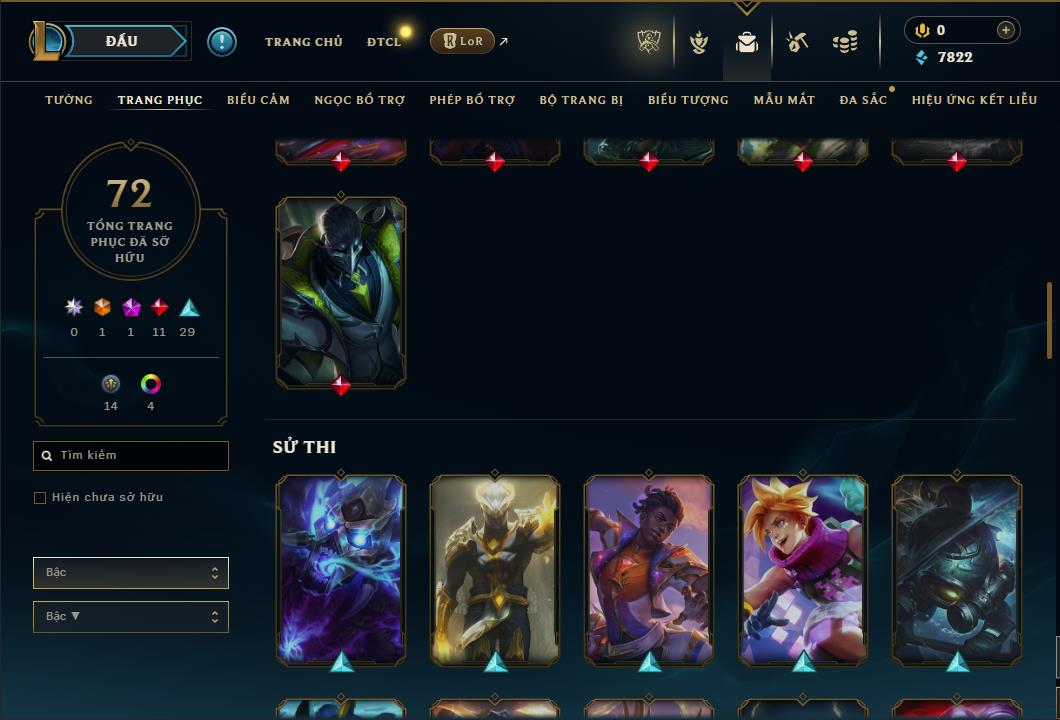Select the crow-masked suit skin card
Image resolution: width=1060 pixels, height=720 pixels.
click(x=341, y=291)
